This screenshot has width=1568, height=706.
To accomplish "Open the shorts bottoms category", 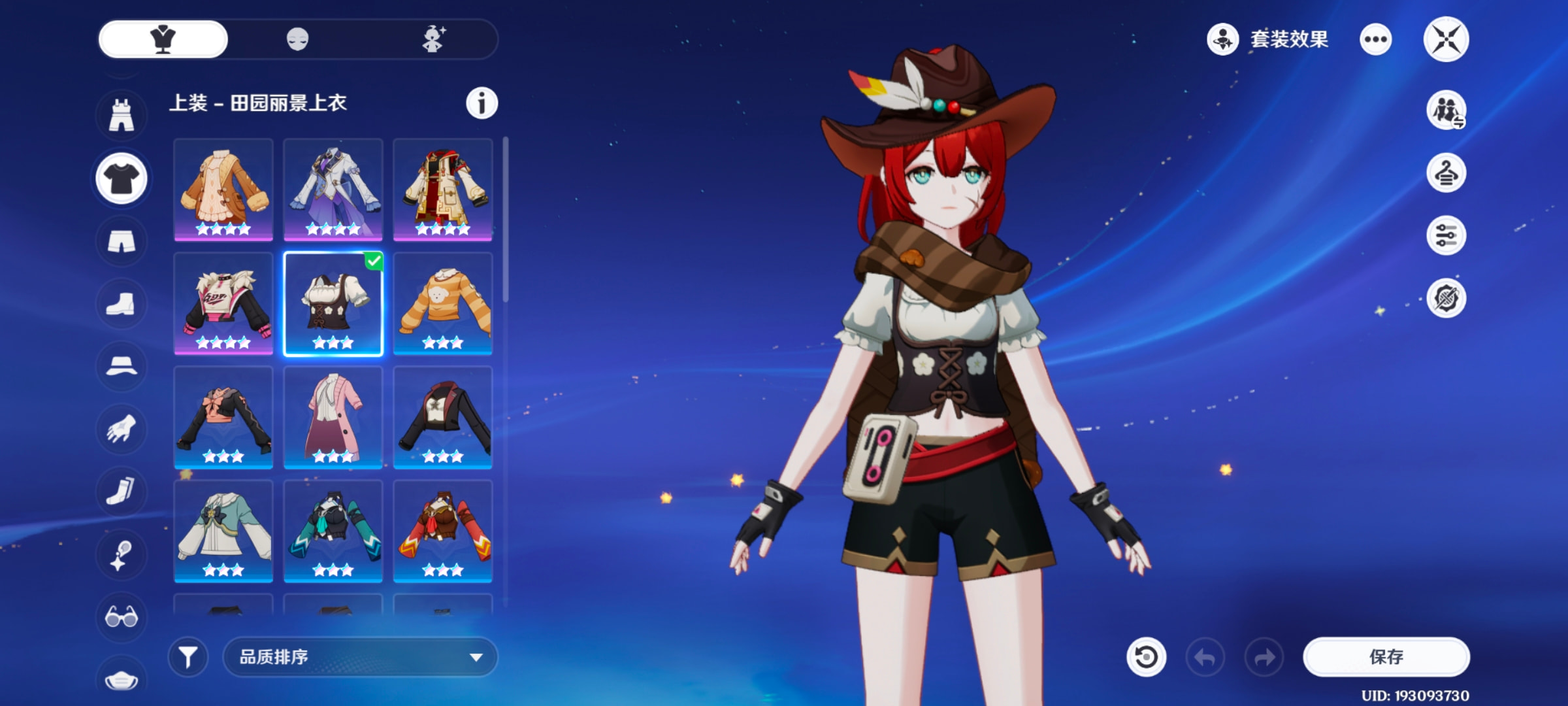I will click(x=122, y=241).
